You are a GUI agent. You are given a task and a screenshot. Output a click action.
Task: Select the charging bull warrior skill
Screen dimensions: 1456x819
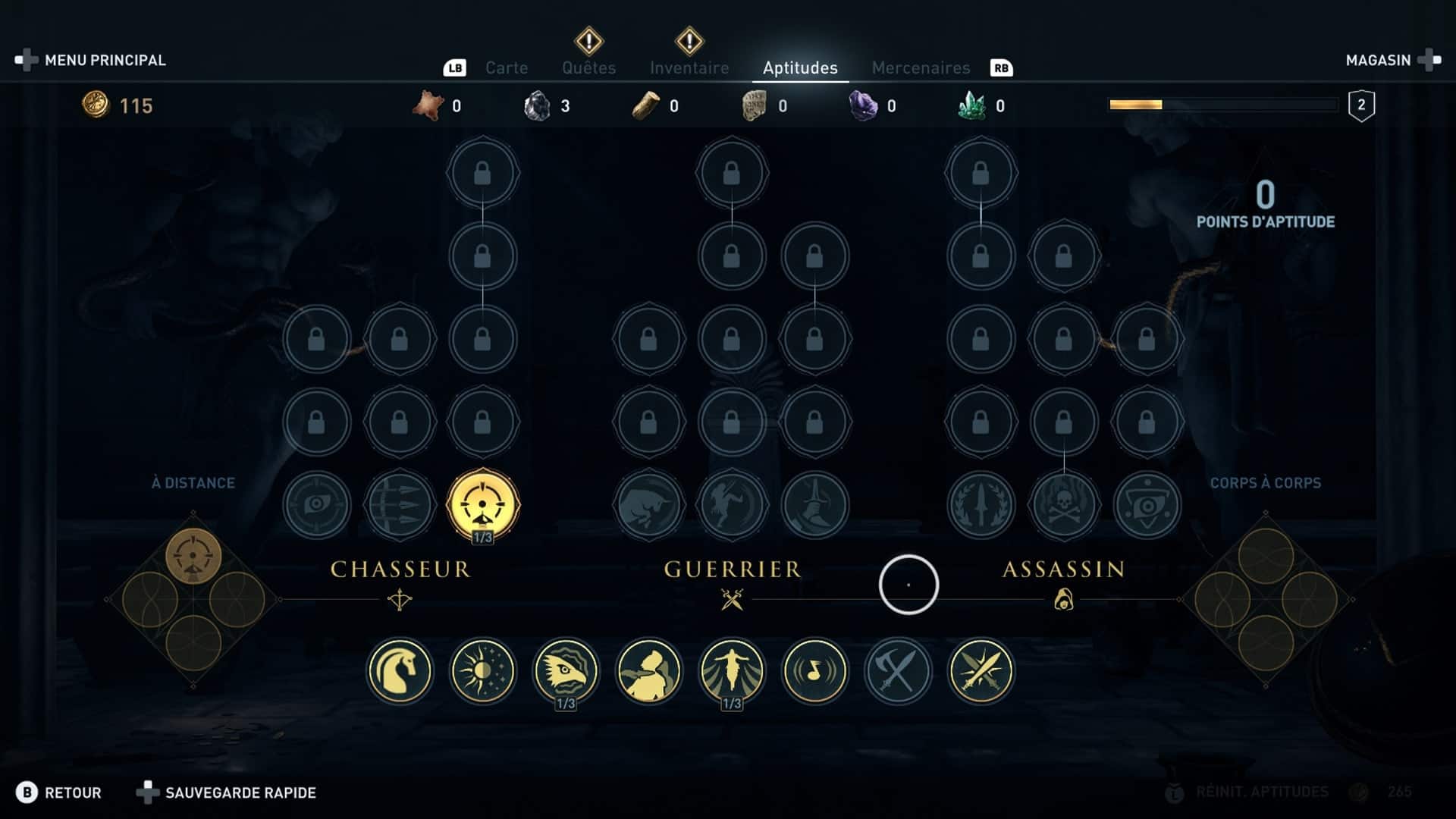(648, 505)
